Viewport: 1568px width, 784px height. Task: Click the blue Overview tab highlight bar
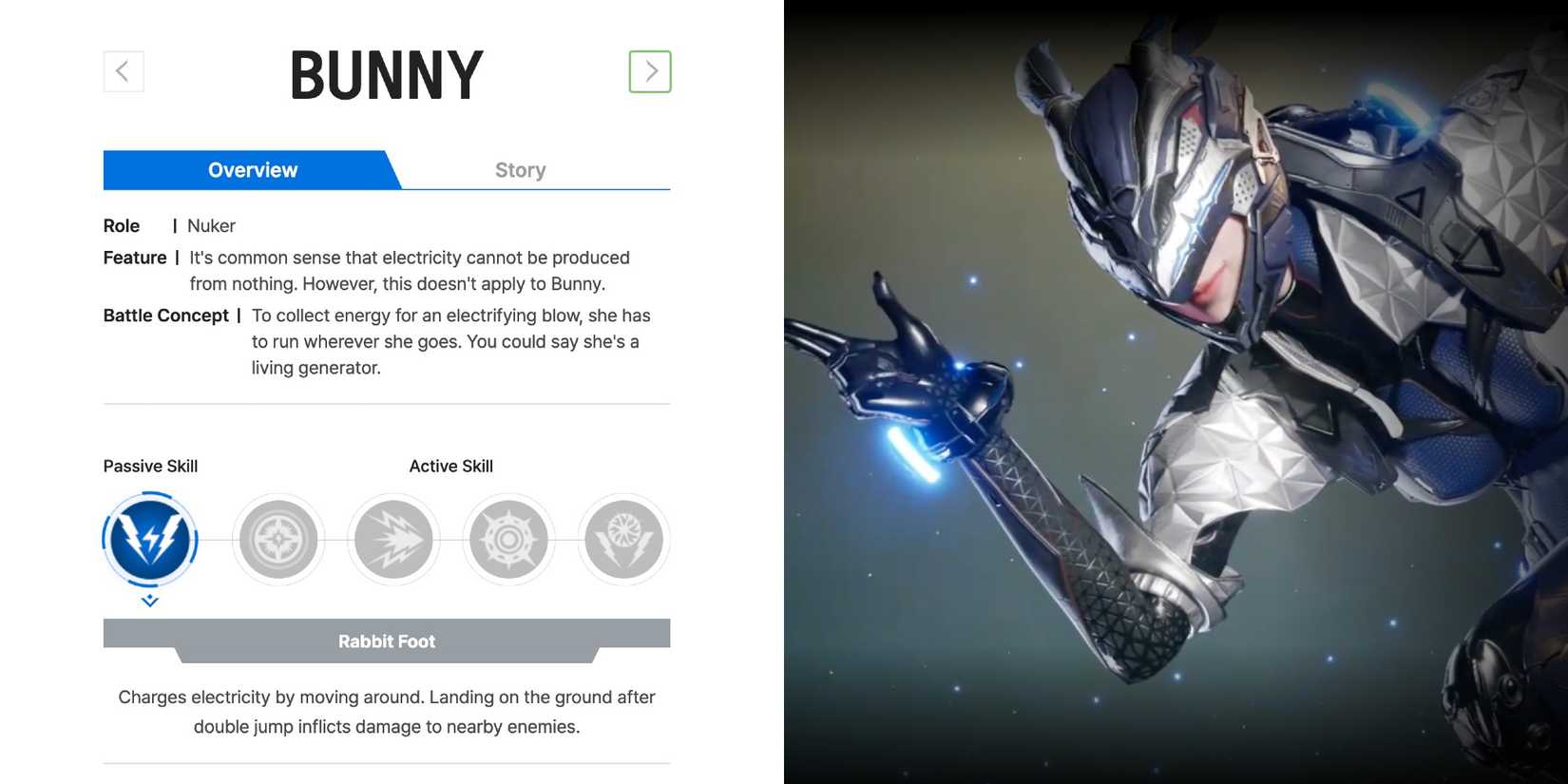tap(252, 169)
